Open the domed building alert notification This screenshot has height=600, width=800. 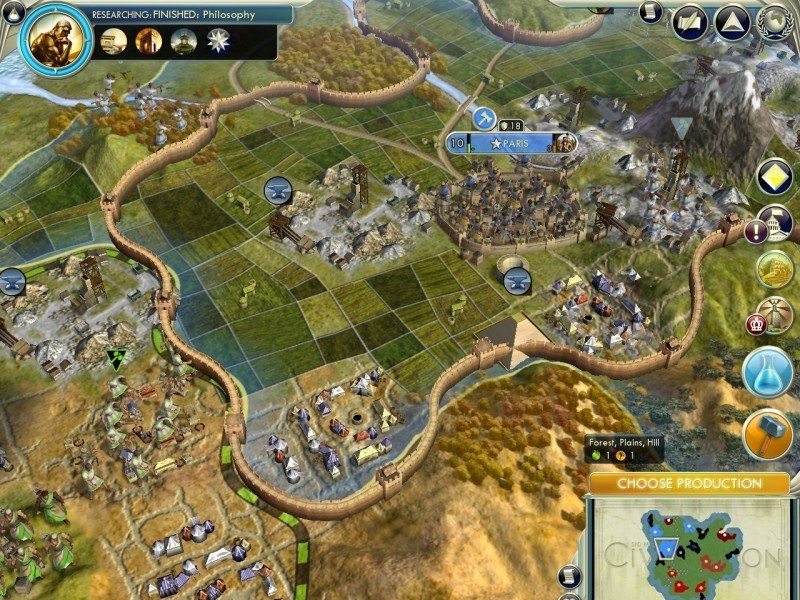pos(775,223)
